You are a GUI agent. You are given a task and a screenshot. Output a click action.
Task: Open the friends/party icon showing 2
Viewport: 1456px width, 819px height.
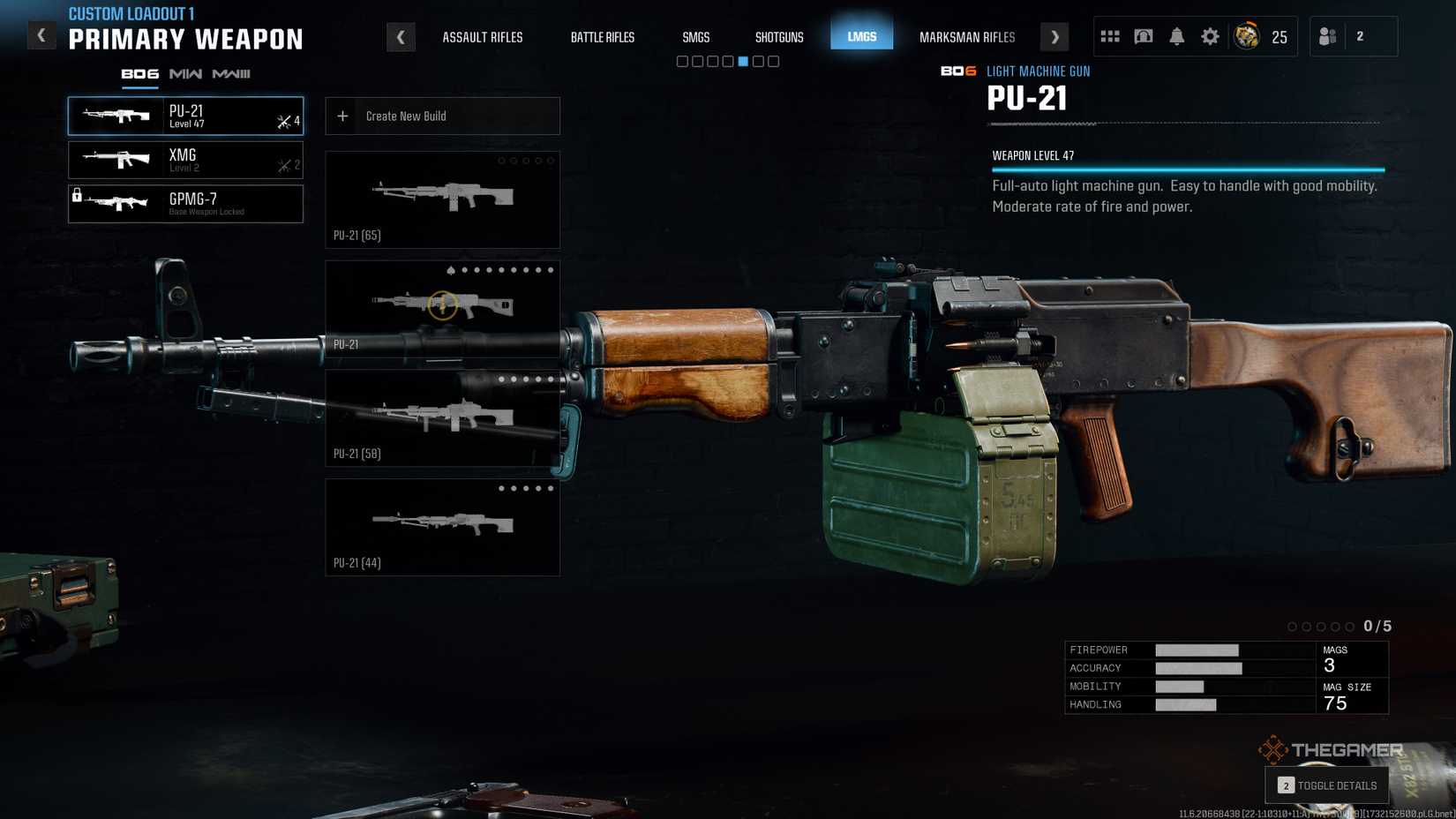click(x=1328, y=36)
